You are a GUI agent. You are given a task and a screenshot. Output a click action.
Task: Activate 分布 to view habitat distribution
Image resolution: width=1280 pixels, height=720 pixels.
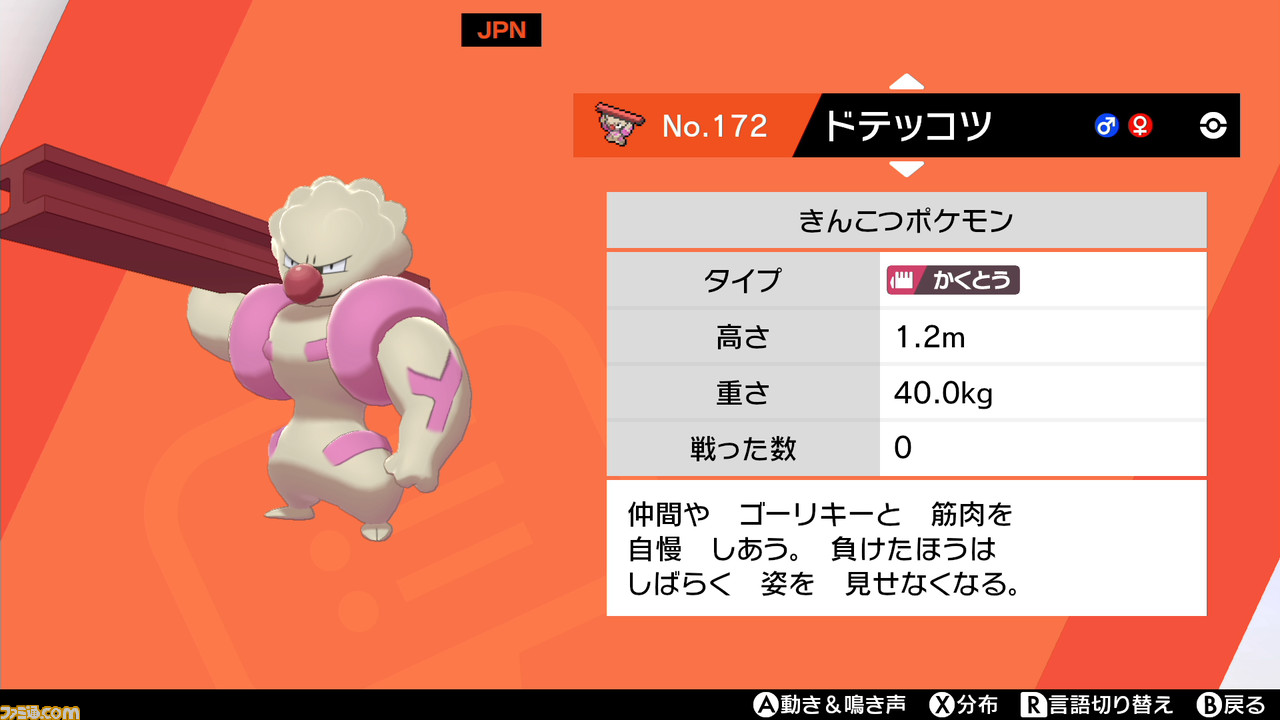968,705
